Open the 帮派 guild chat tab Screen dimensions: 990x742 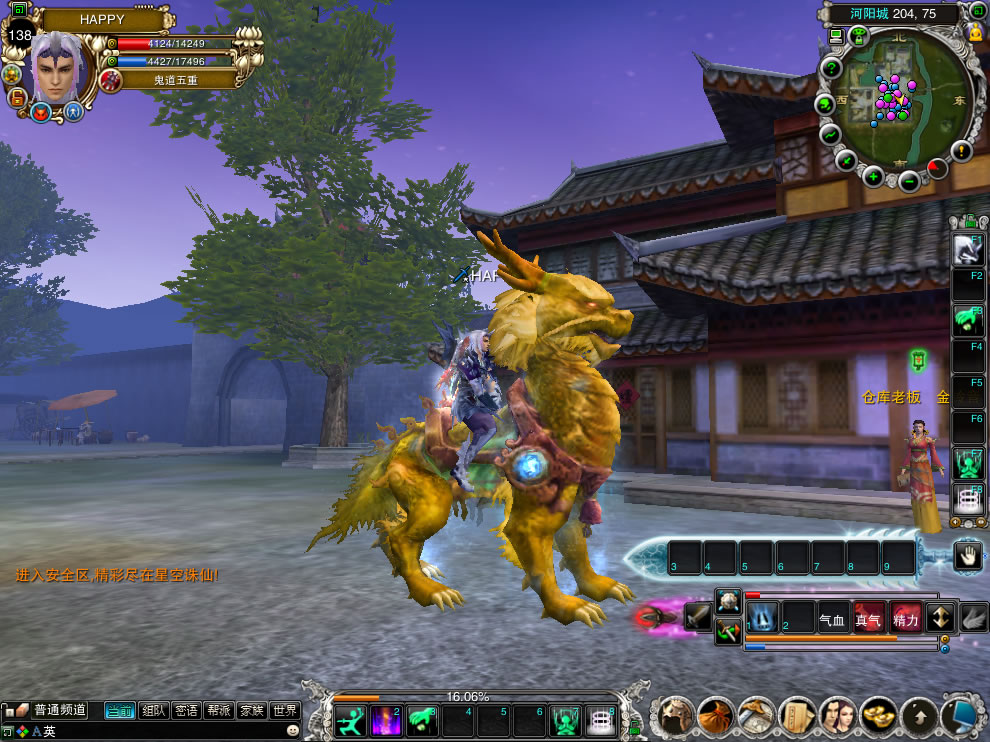point(219,711)
